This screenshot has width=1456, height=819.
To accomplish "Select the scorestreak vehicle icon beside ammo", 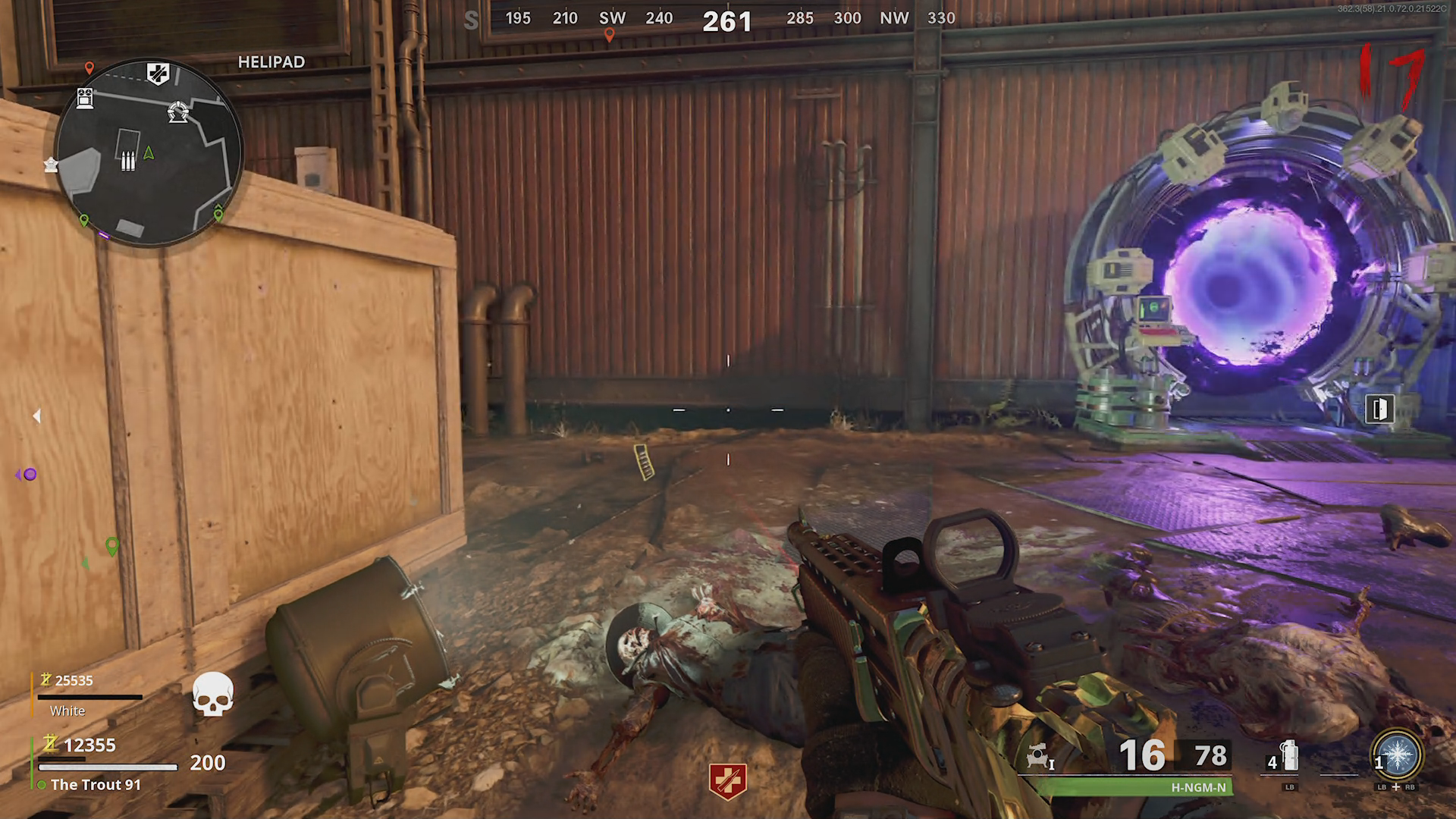I will (1038, 756).
